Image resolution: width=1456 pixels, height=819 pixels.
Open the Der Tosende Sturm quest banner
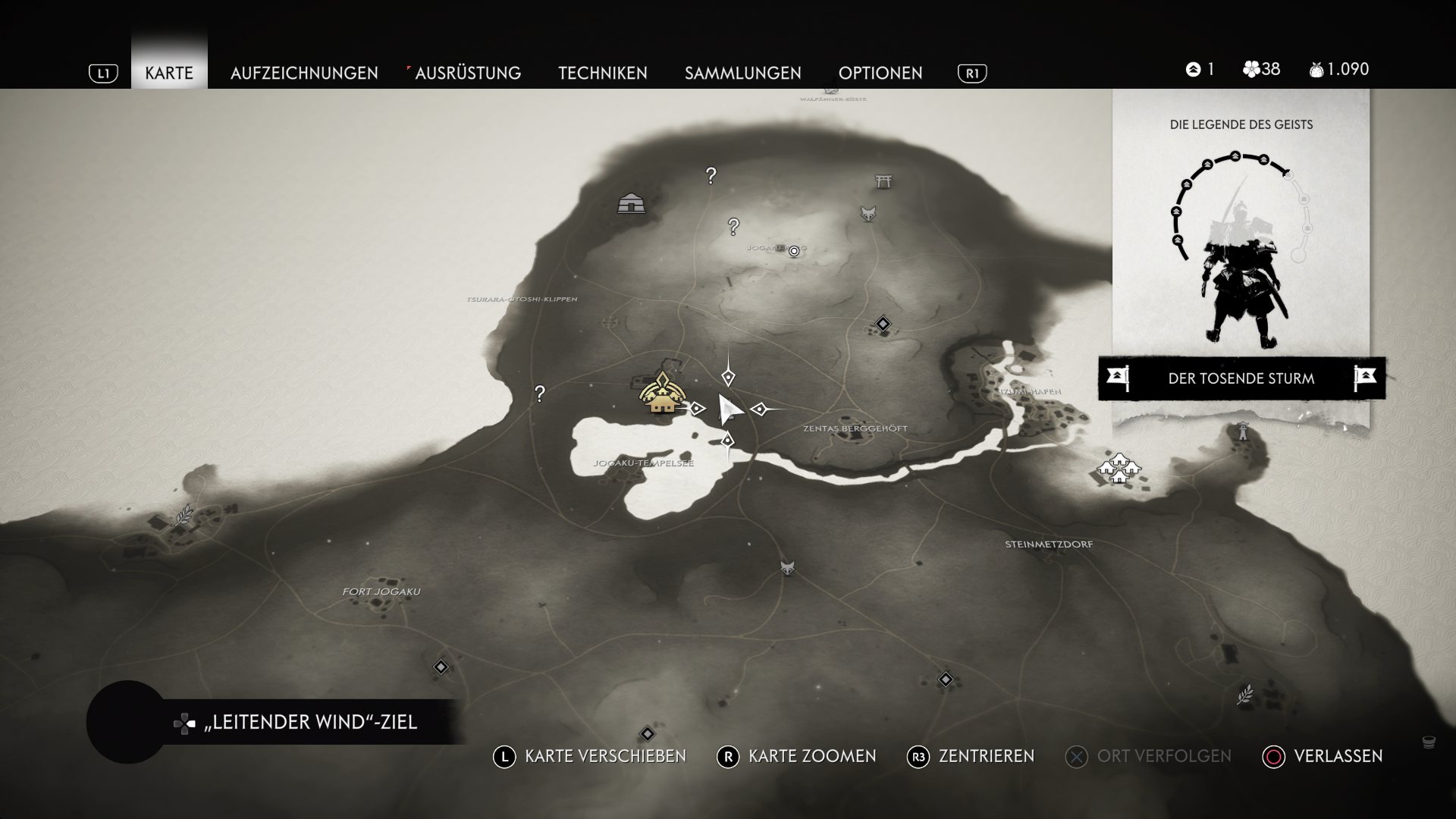tap(1241, 378)
